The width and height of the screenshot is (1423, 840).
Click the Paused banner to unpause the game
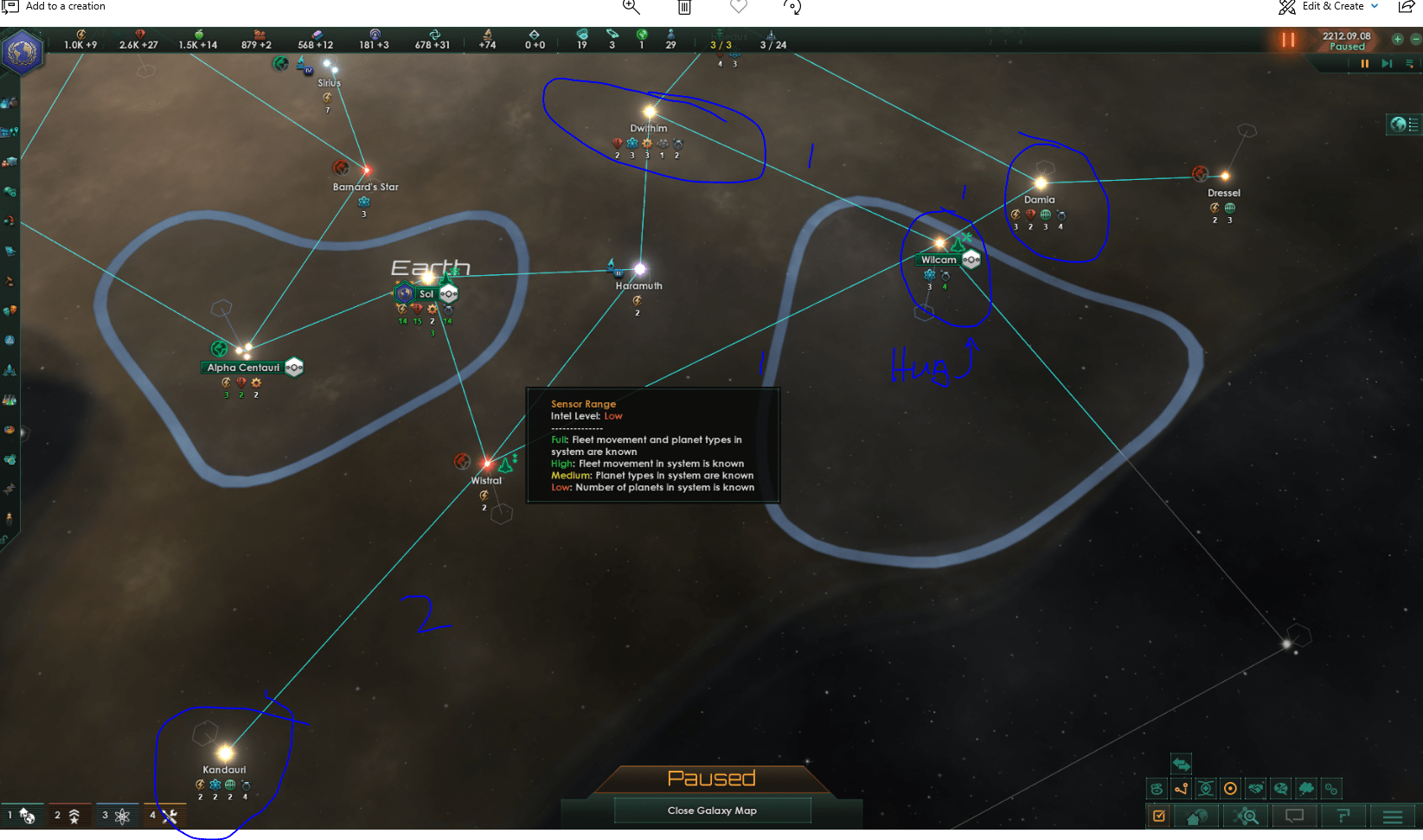click(x=711, y=778)
